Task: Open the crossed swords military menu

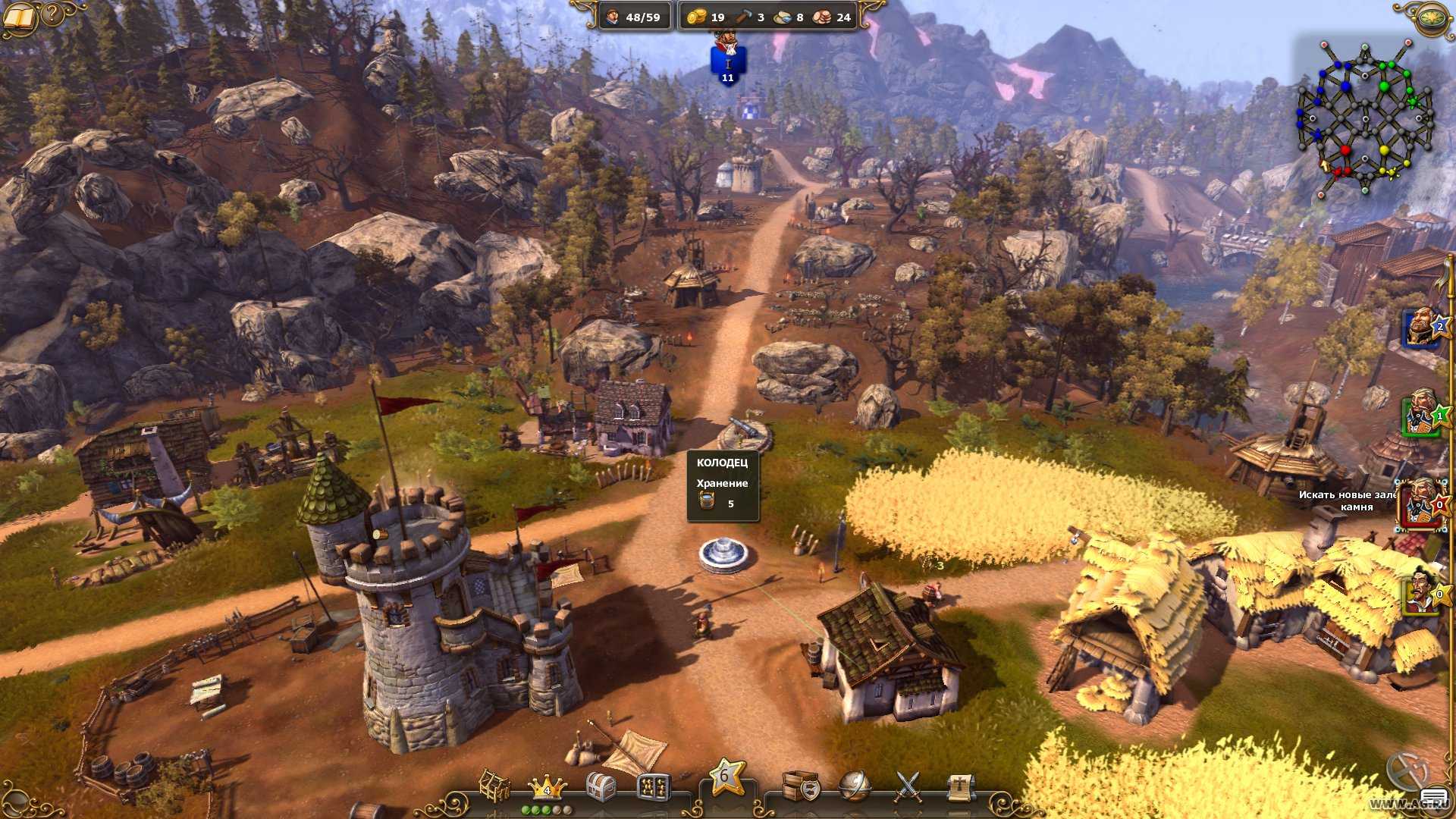Action: coord(908,786)
